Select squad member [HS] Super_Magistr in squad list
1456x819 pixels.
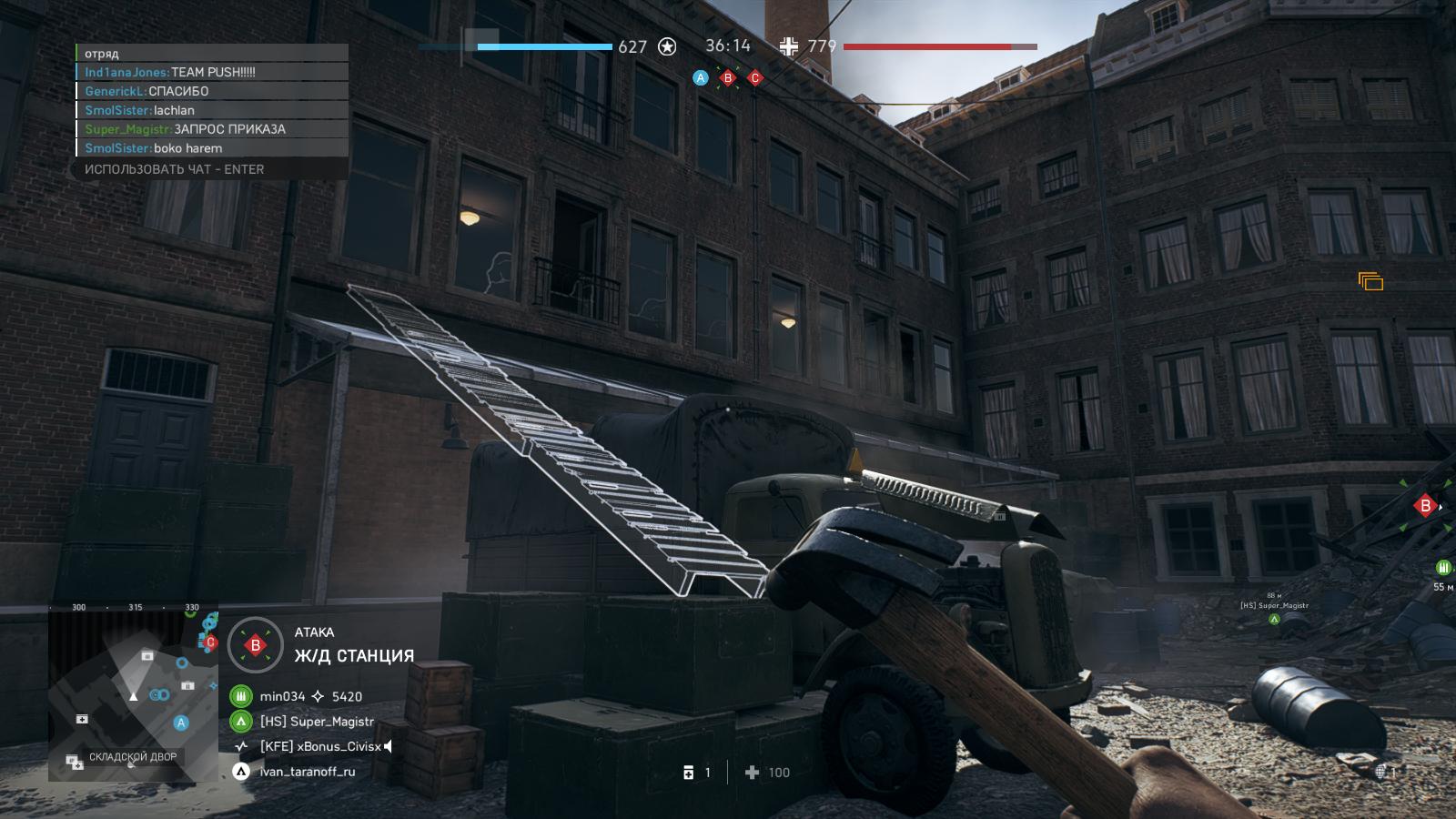[x=316, y=722]
